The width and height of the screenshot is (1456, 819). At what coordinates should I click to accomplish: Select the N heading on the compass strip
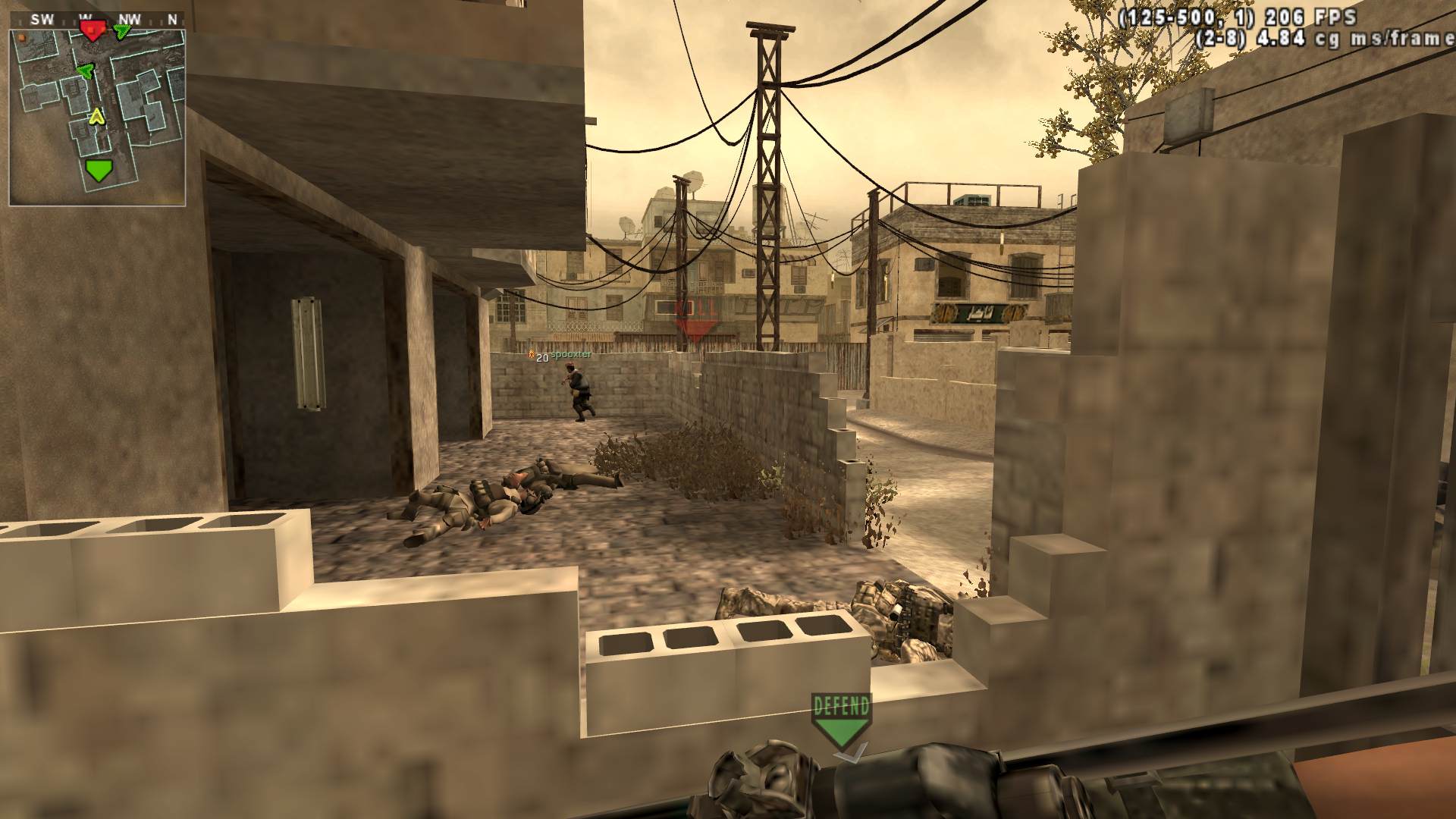click(x=173, y=18)
